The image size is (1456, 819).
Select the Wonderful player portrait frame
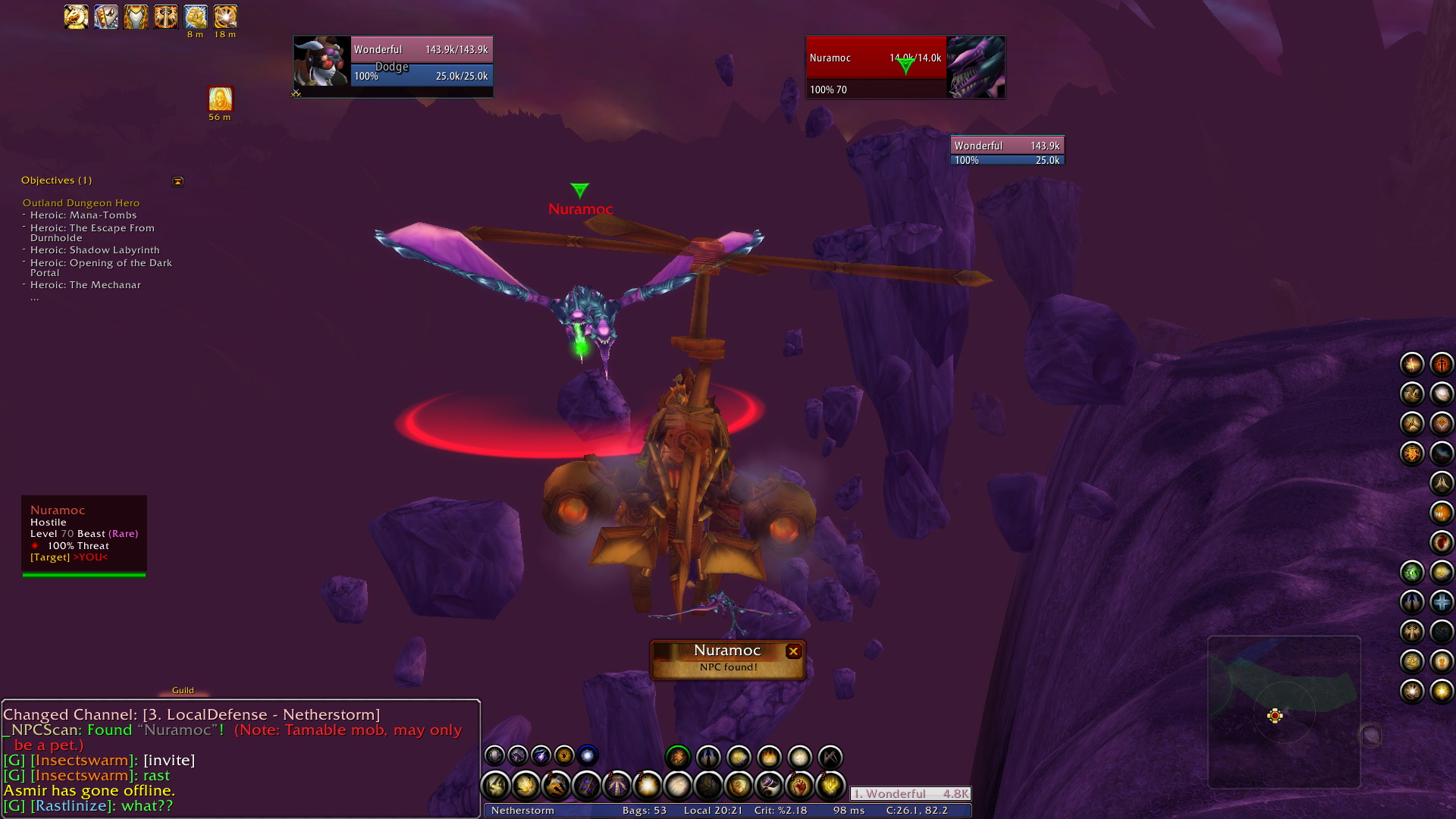point(322,61)
